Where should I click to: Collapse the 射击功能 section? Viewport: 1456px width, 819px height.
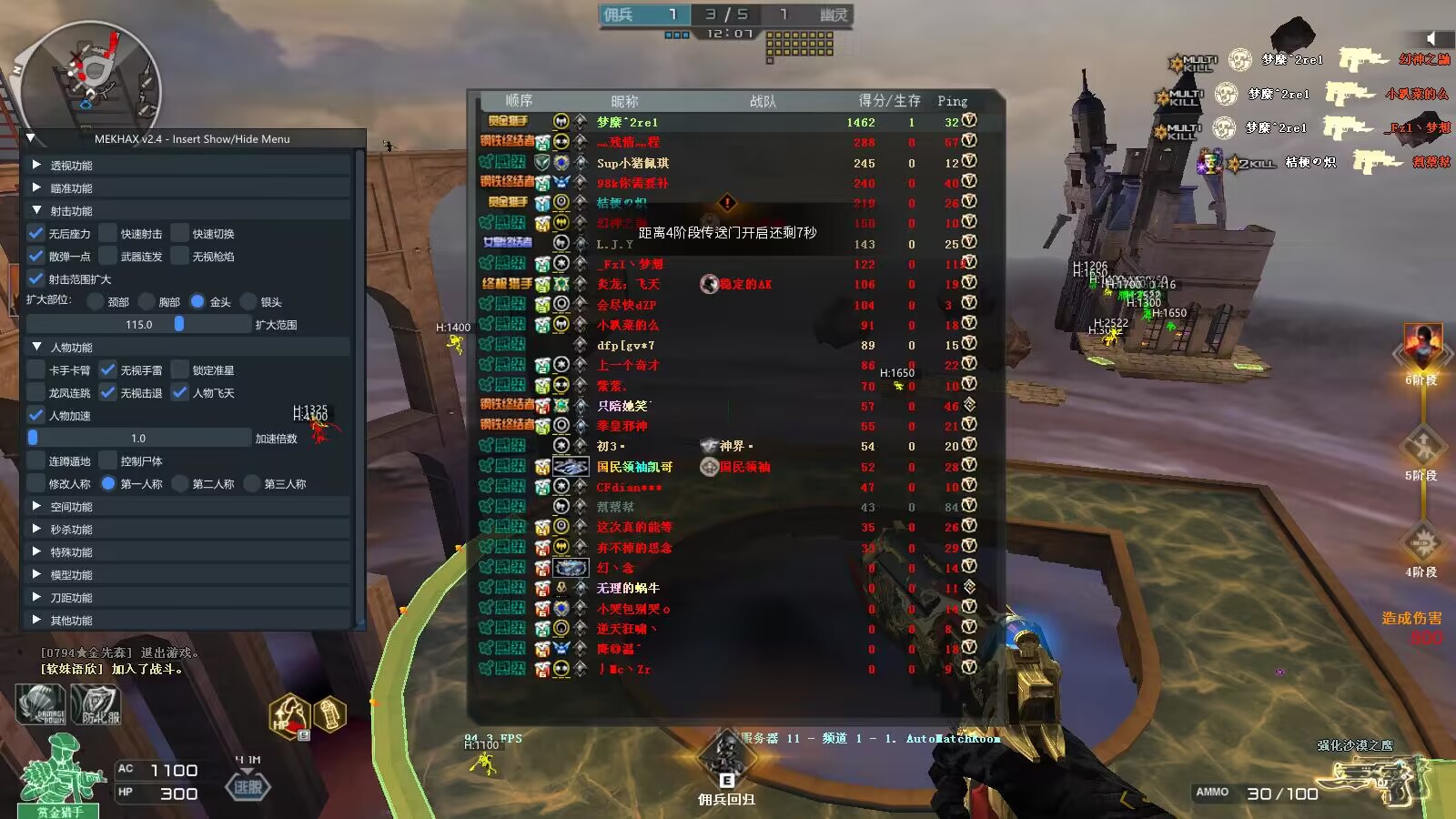click(x=36, y=210)
